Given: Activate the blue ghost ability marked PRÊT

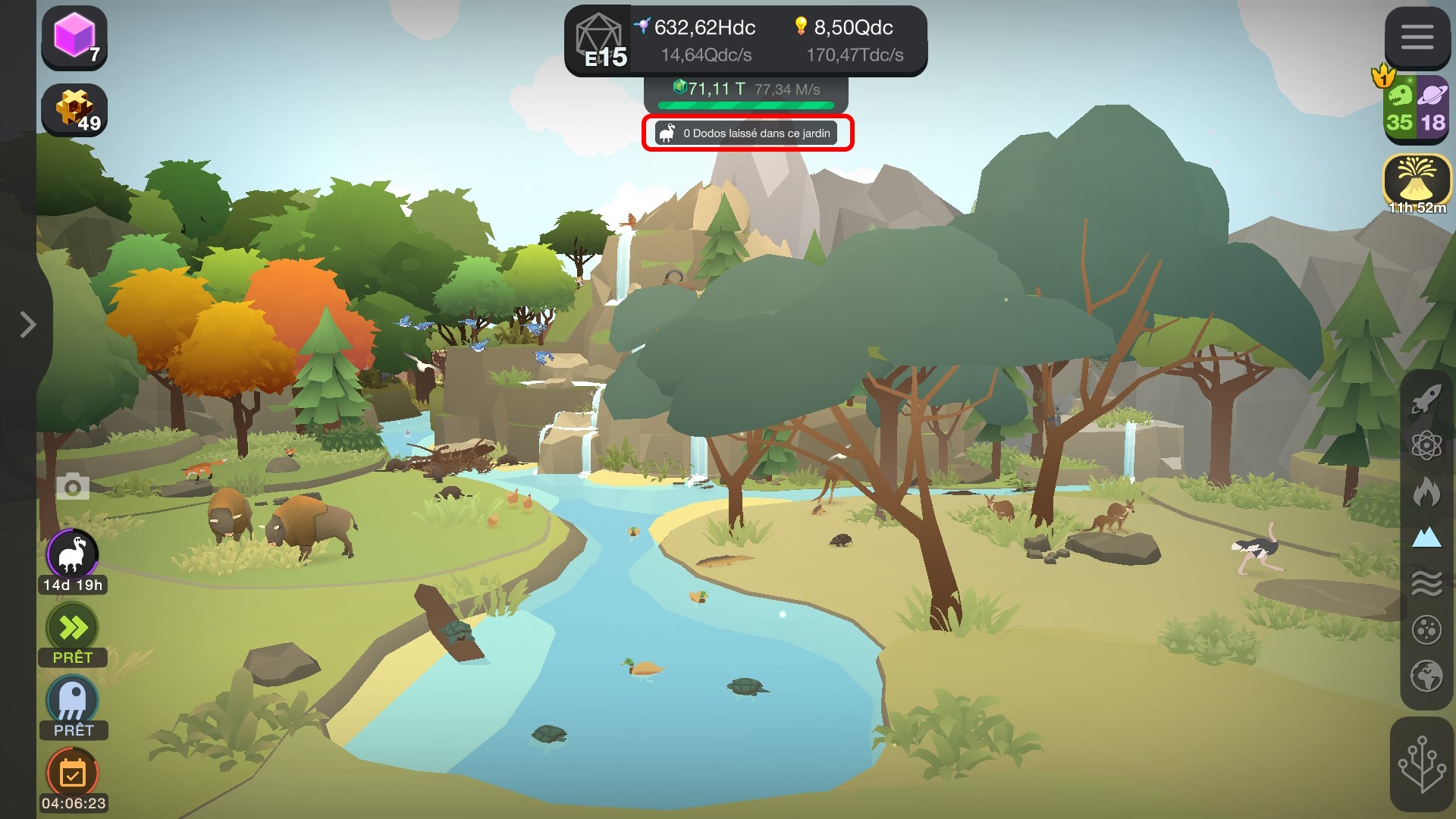Looking at the screenshot, I should coord(73,701).
